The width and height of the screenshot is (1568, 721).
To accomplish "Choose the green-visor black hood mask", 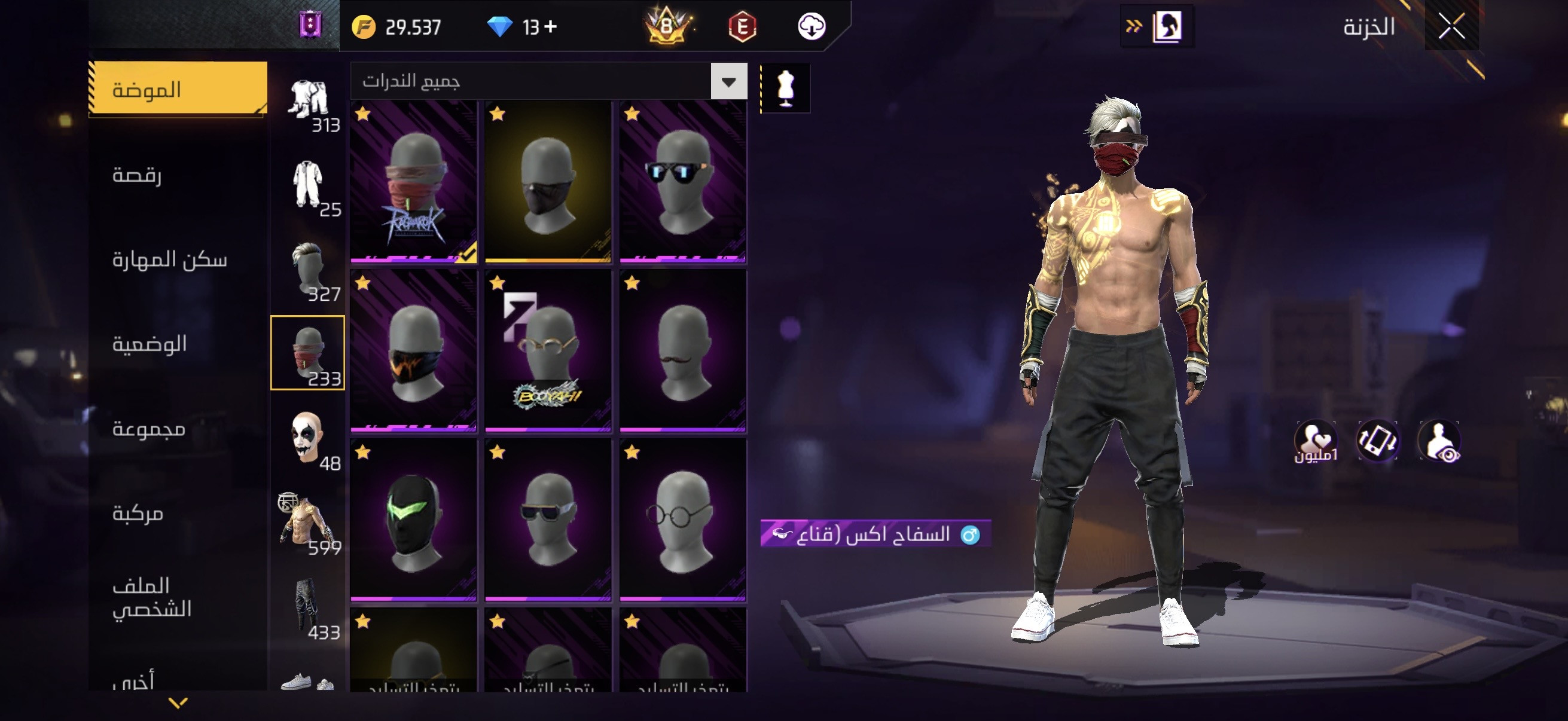I will (x=414, y=520).
